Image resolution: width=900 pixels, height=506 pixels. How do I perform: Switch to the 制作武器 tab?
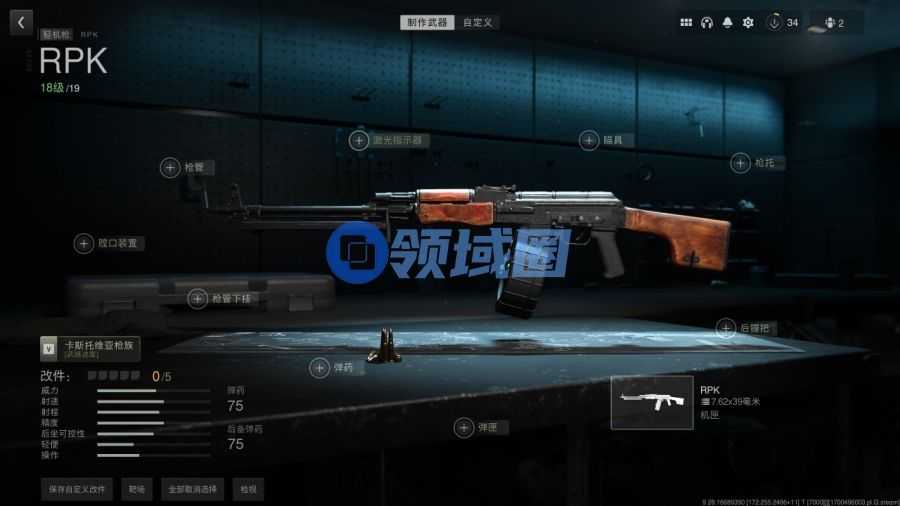point(427,22)
